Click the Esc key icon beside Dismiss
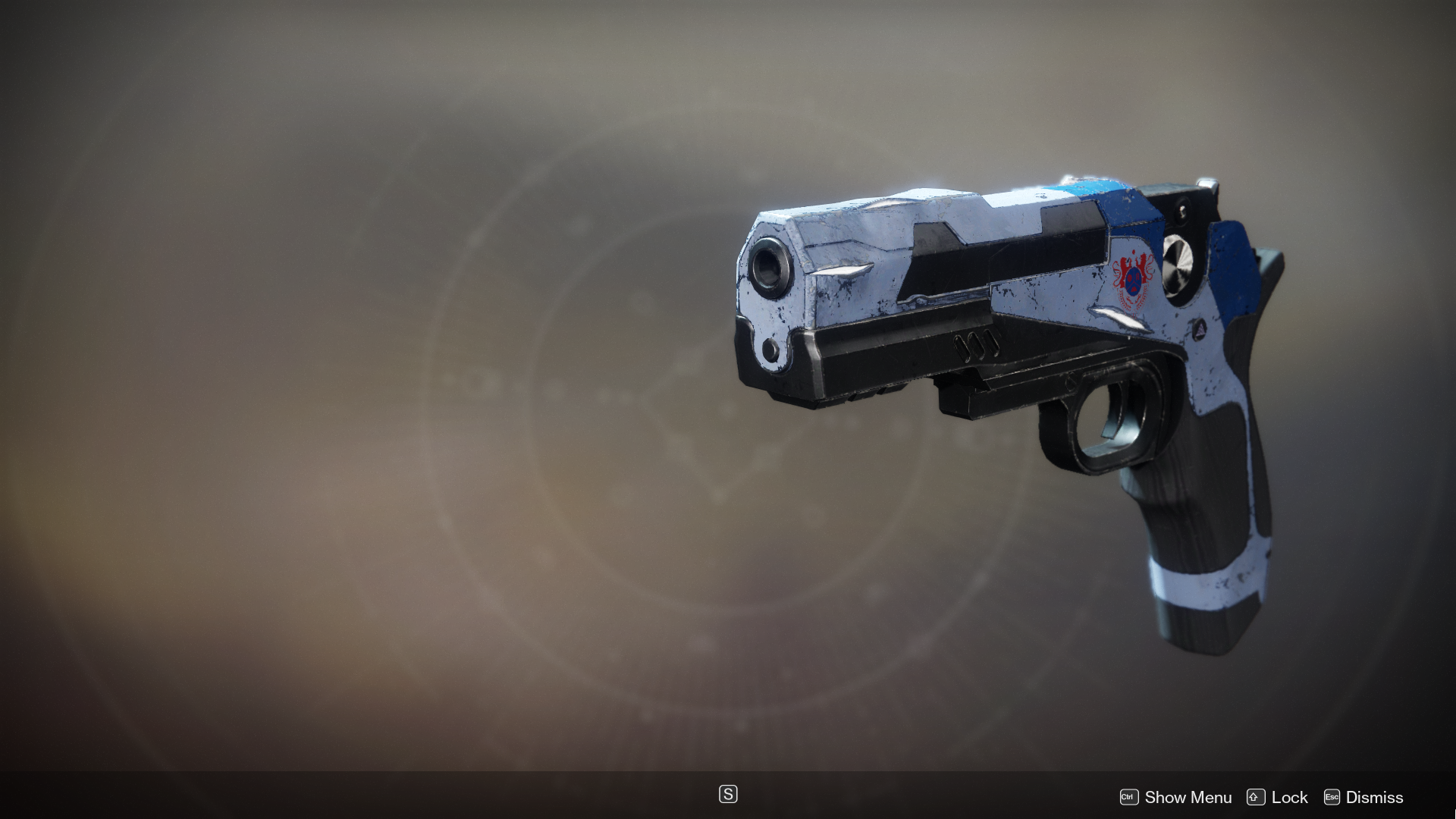 (x=1331, y=797)
